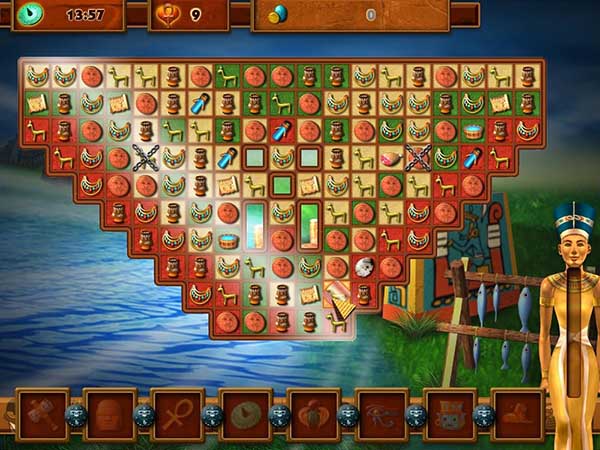Activate the stone head bonus
The height and width of the screenshot is (450, 600).
click(110, 415)
